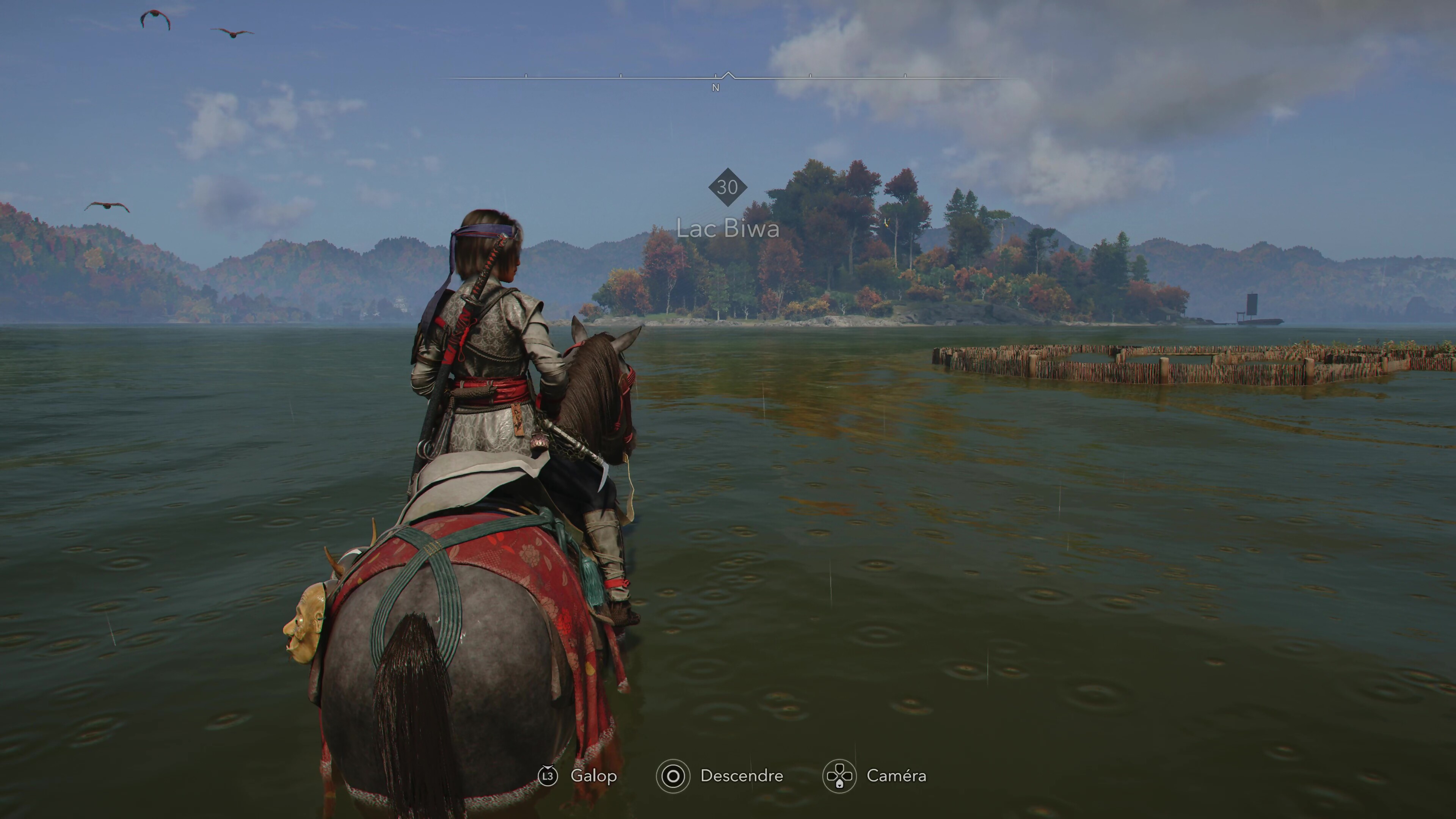This screenshot has height=819, width=1456.
Task: Click the compass bar's north marker
Action: pos(715,88)
